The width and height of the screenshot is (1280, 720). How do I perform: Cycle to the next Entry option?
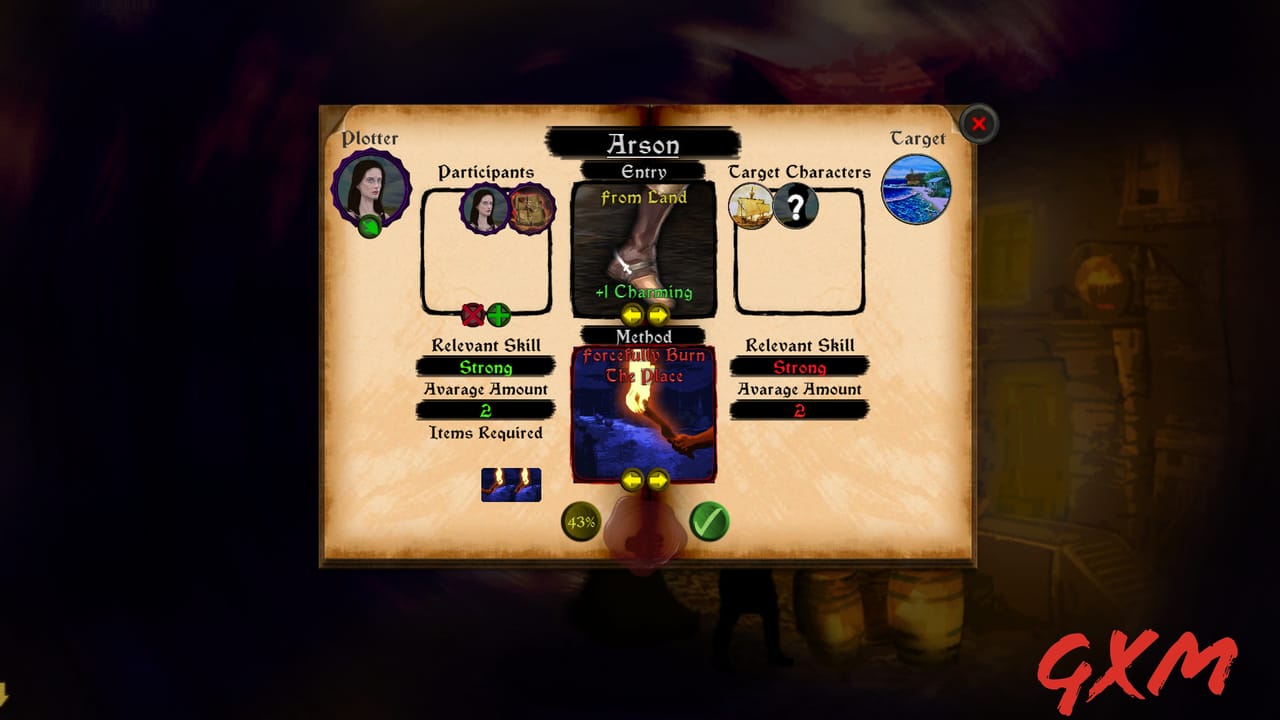click(x=658, y=315)
